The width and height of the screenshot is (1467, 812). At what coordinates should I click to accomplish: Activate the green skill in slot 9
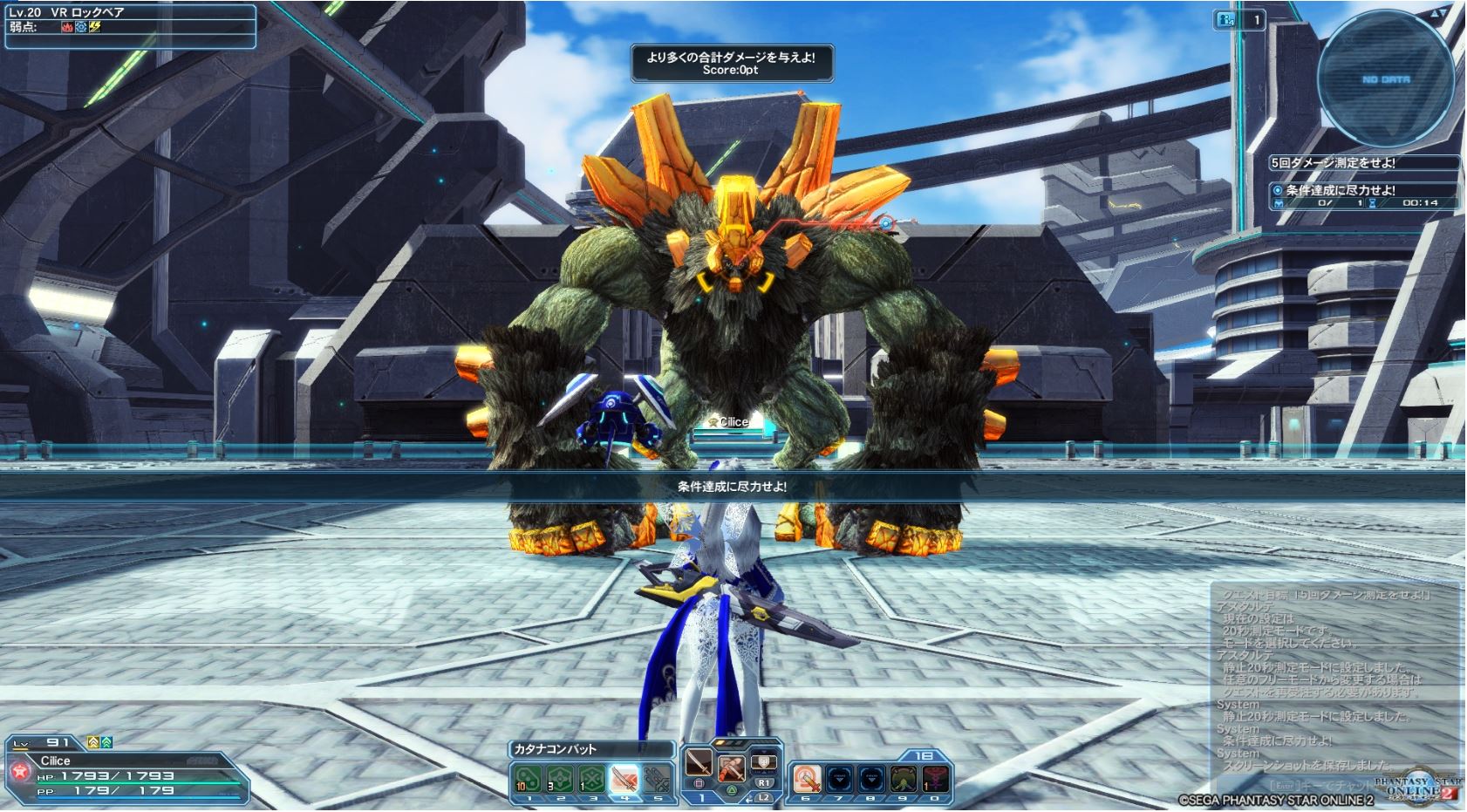point(904,779)
